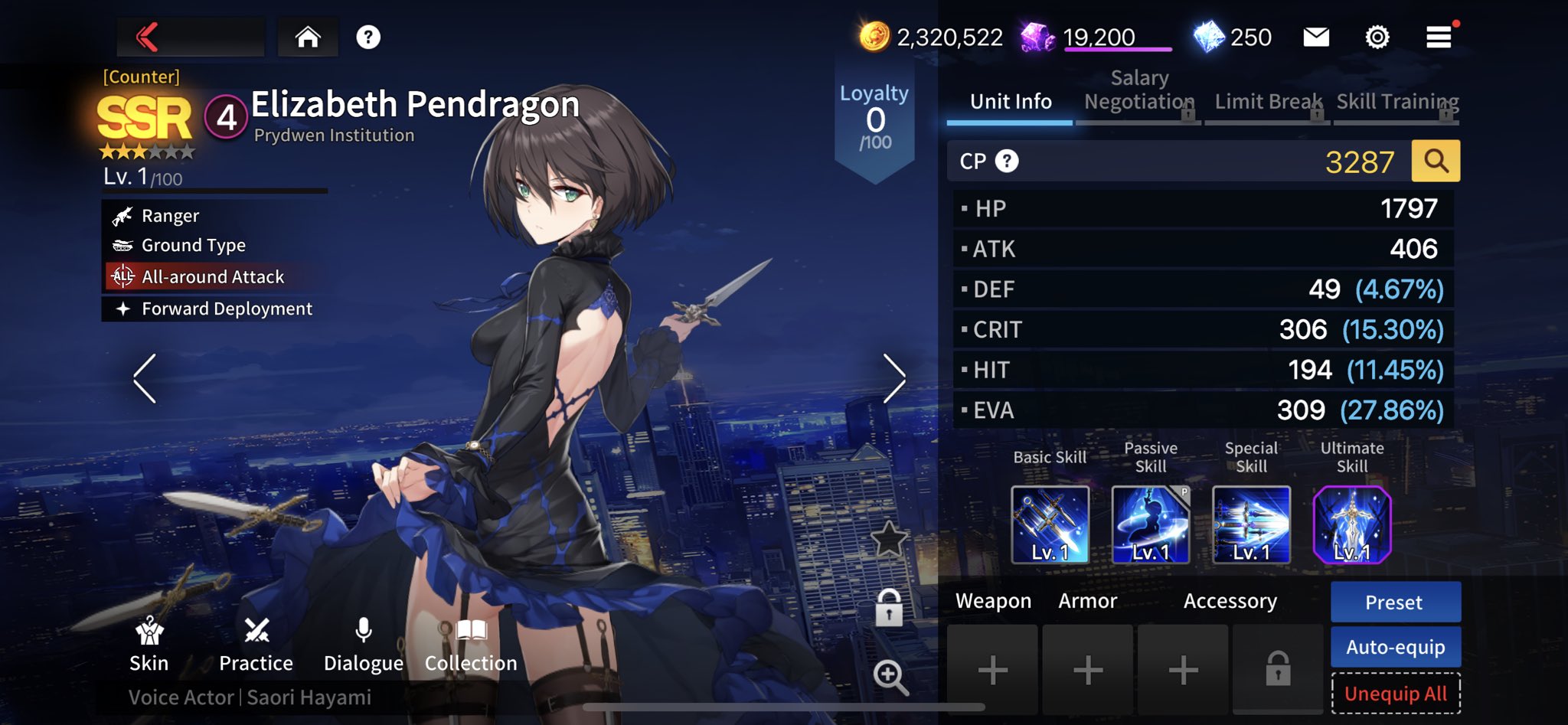
Task: Open the help question mark guide
Action: pyautogui.click(x=368, y=37)
